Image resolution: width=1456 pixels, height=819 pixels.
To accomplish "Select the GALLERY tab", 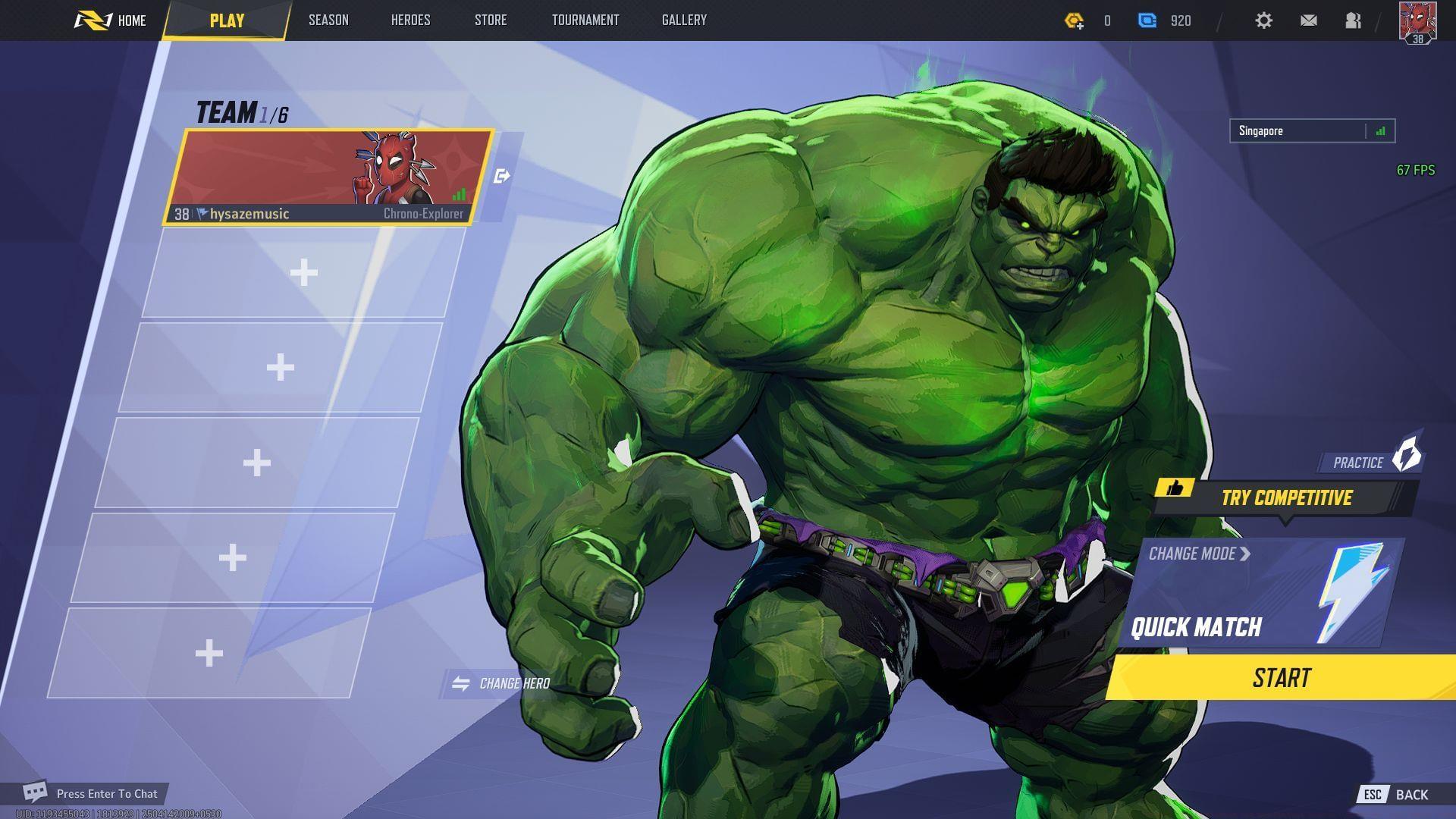I will tap(683, 20).
